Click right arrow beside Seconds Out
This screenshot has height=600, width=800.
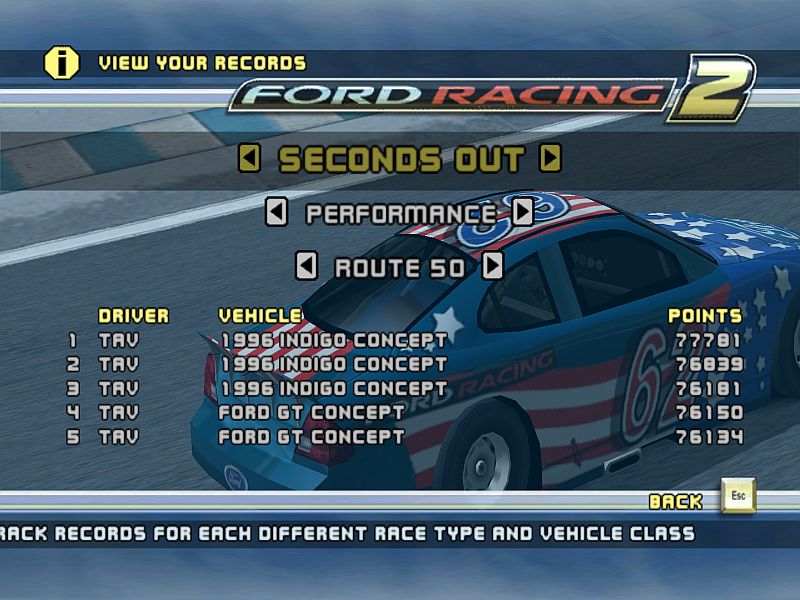pos(550,159)
